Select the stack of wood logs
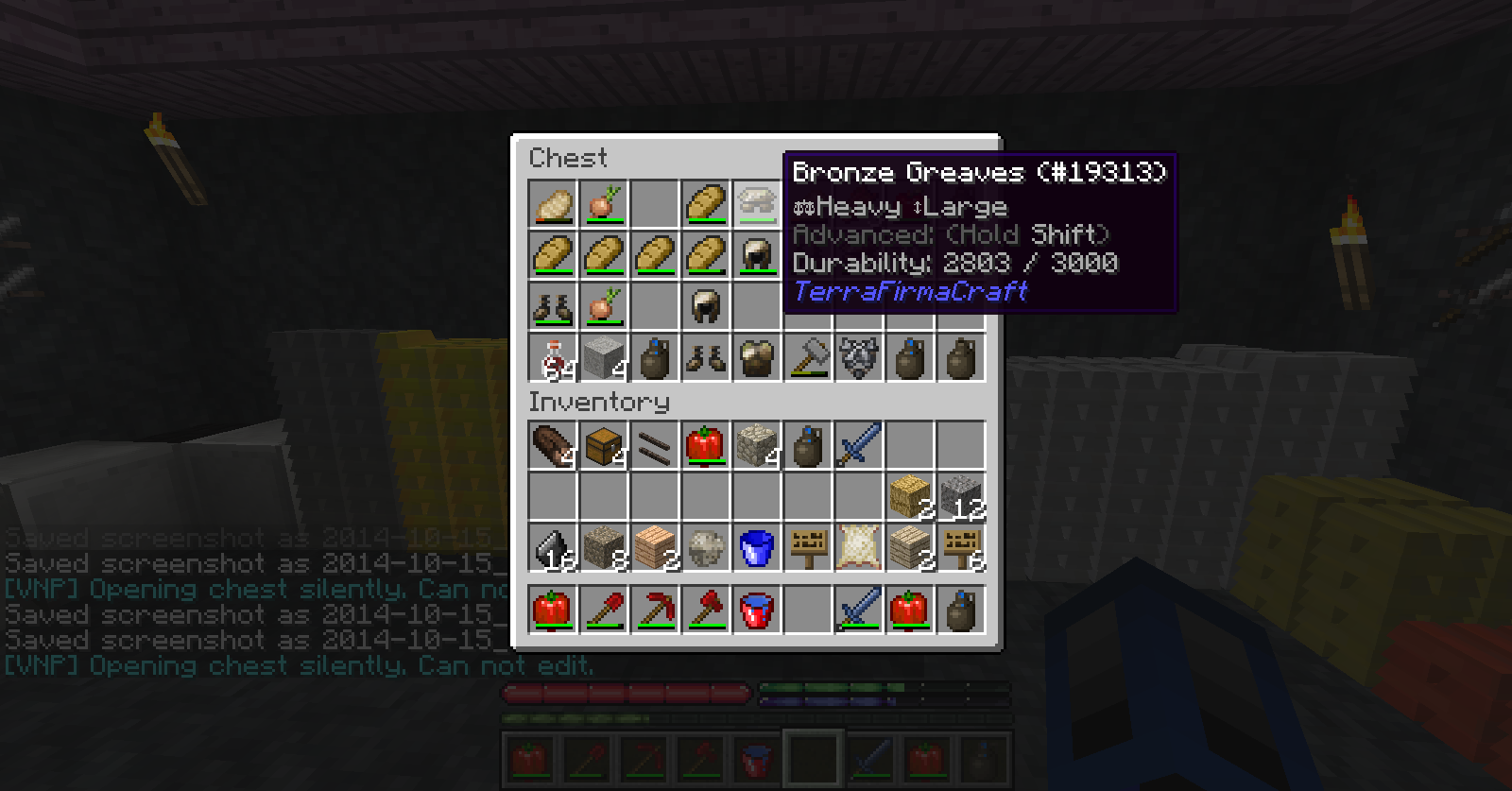Image resolution: width=1512 pixels, height=791 pixels. pyautogui.click(x=553, y=445)
